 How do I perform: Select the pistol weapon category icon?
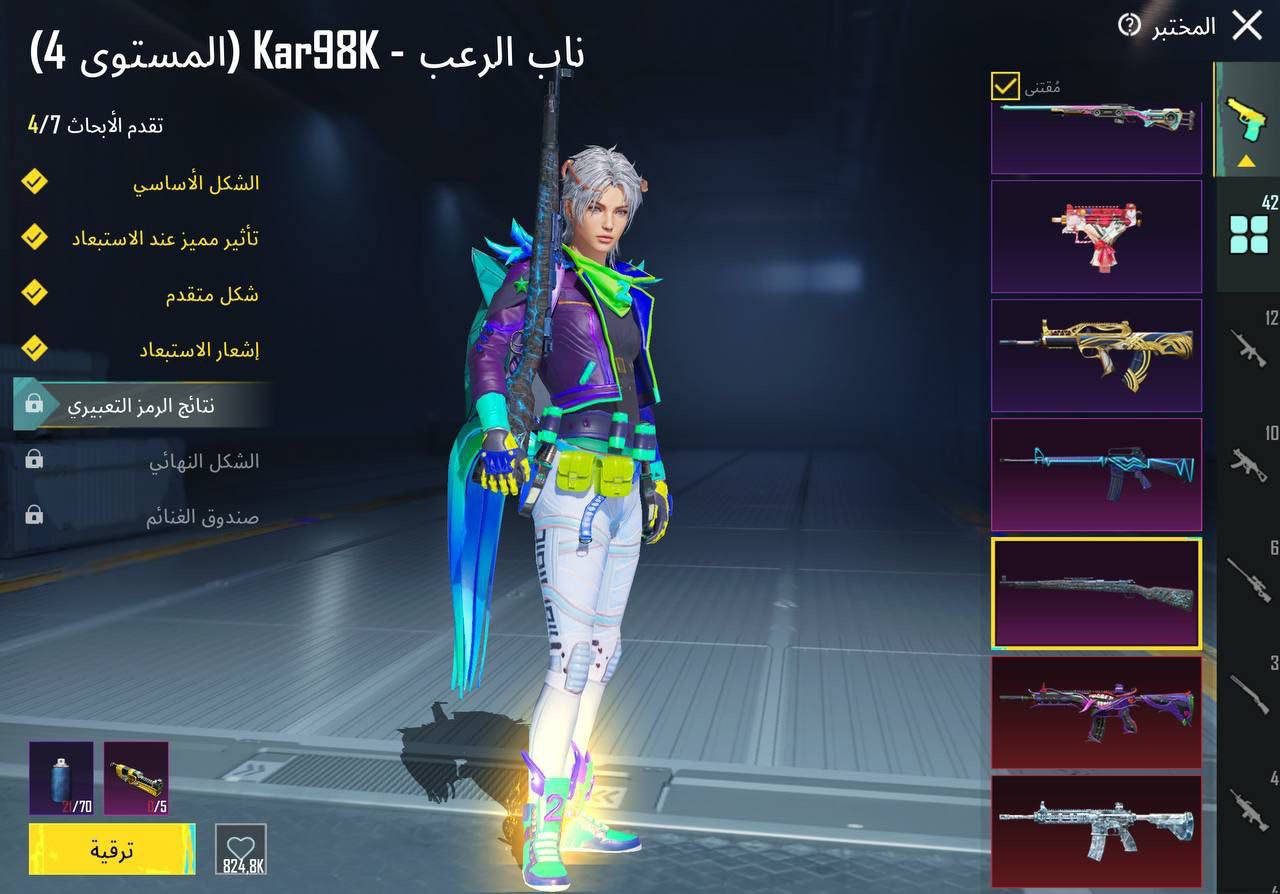(x=1246, y=118)
